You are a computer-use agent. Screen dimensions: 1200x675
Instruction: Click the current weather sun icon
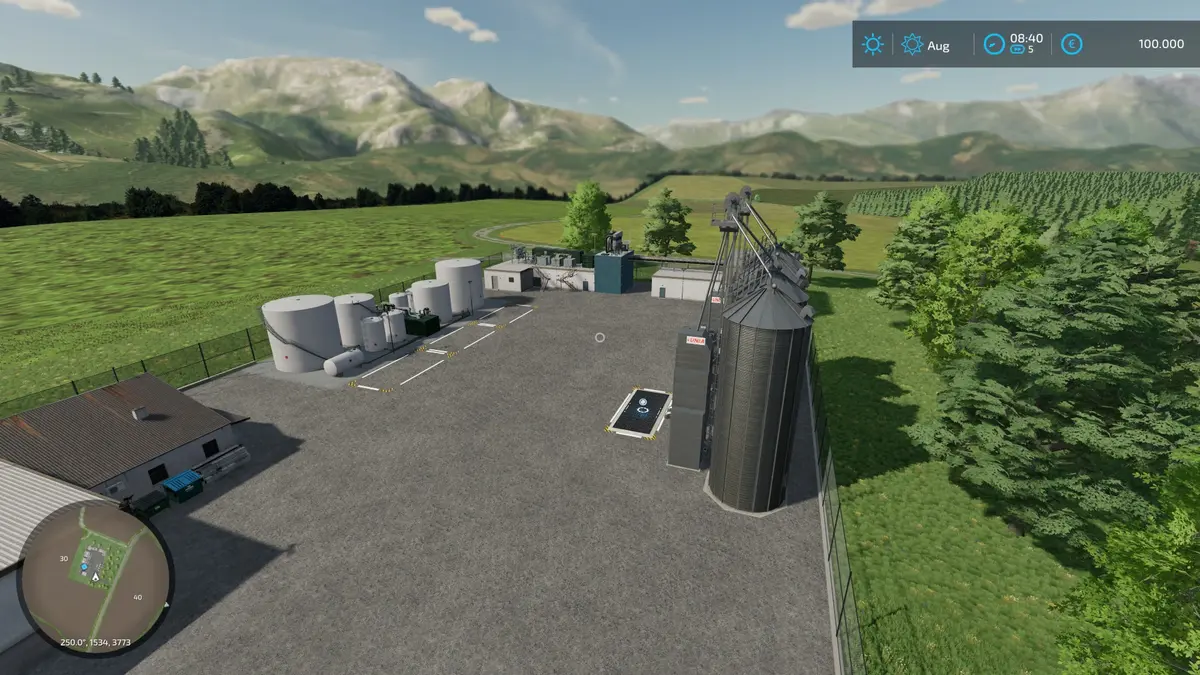[x=873, y=44]
